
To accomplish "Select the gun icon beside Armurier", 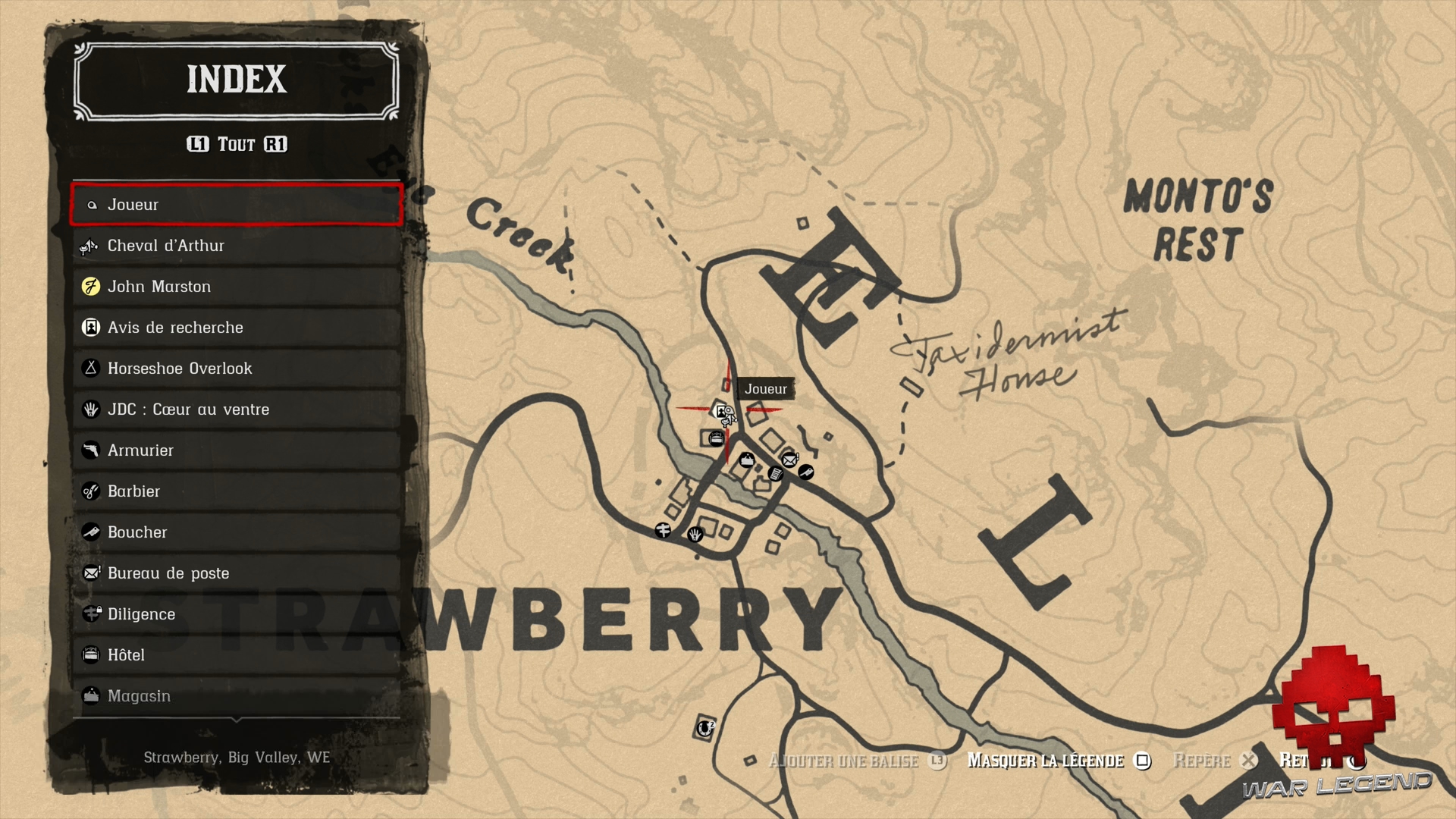I will [x=91, y=450].
